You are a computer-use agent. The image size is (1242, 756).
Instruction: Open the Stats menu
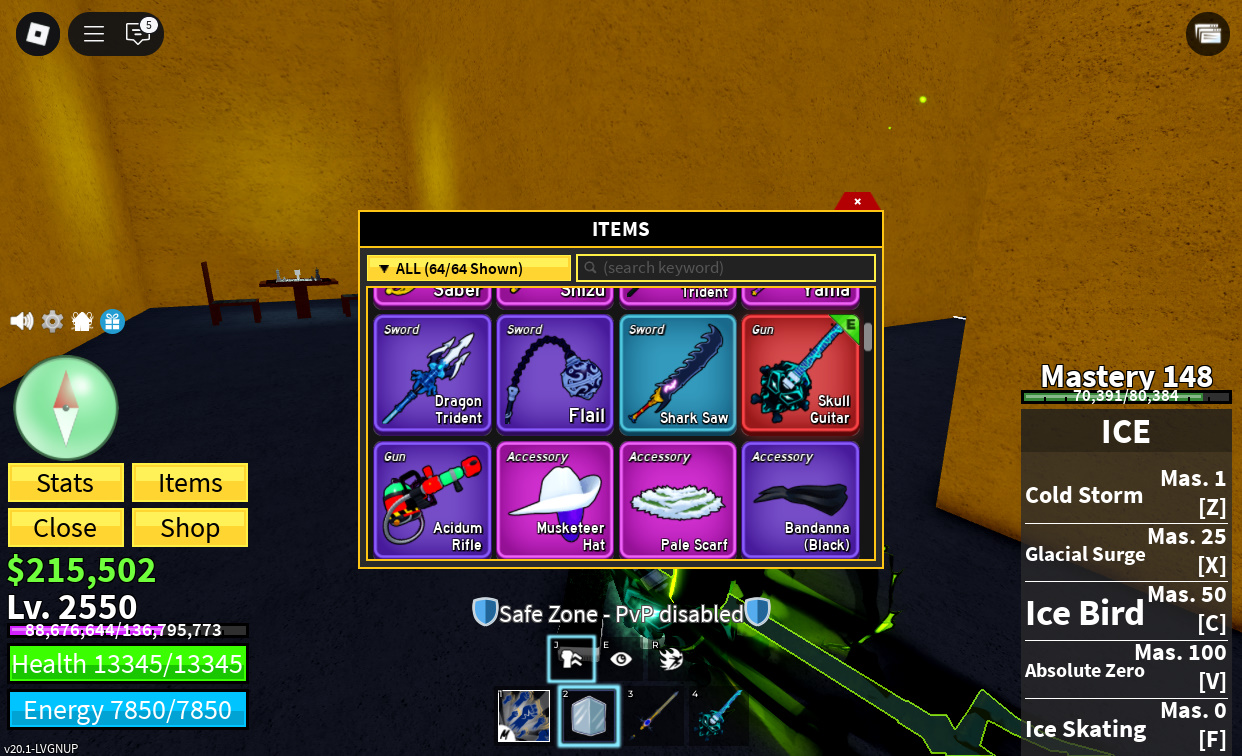click(x=66, y=483)
